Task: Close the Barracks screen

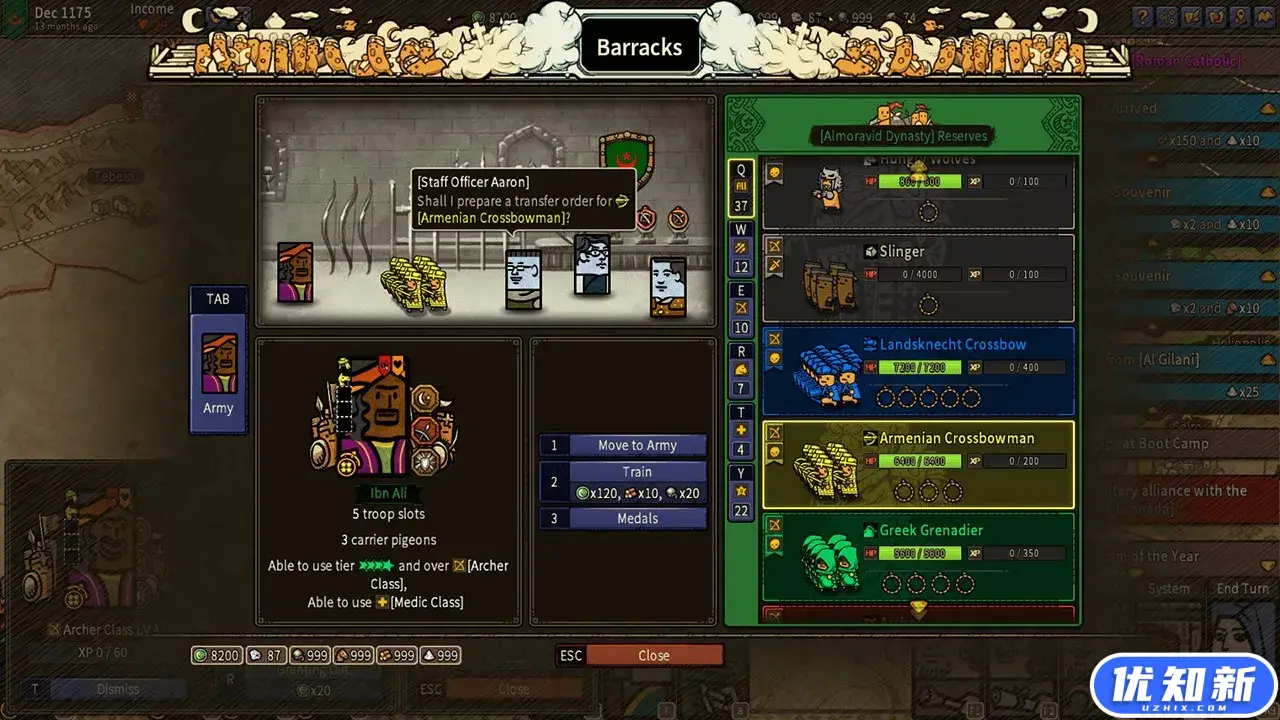Action: click(x=653, y=656)
